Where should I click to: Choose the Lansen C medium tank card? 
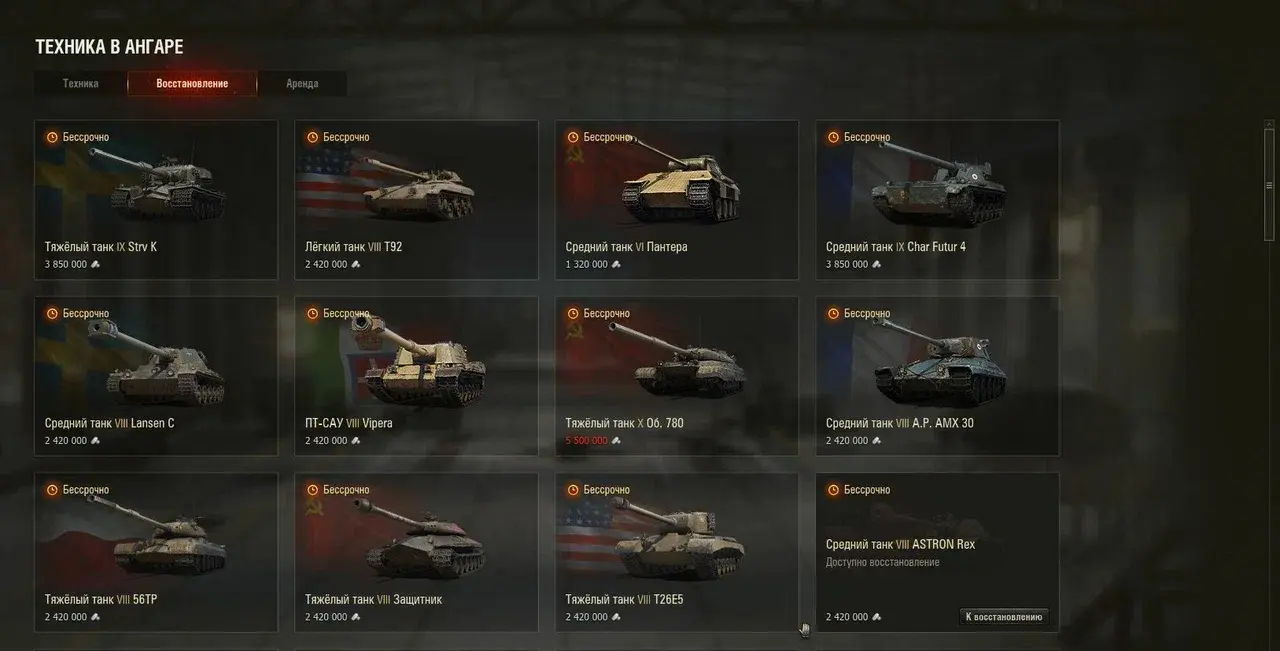(x=156, y=376)
